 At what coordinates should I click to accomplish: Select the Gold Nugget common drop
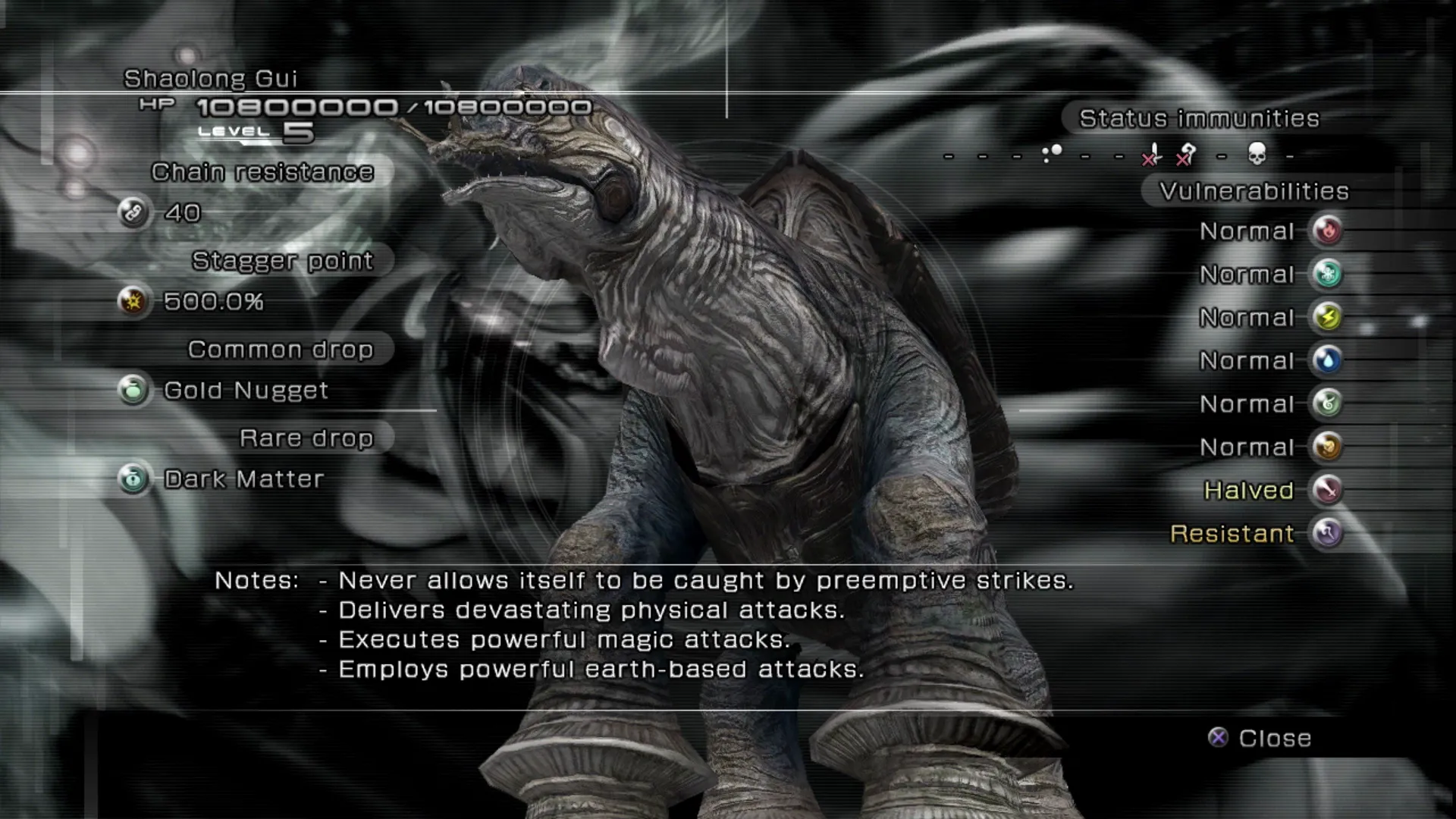click(246, 391)
